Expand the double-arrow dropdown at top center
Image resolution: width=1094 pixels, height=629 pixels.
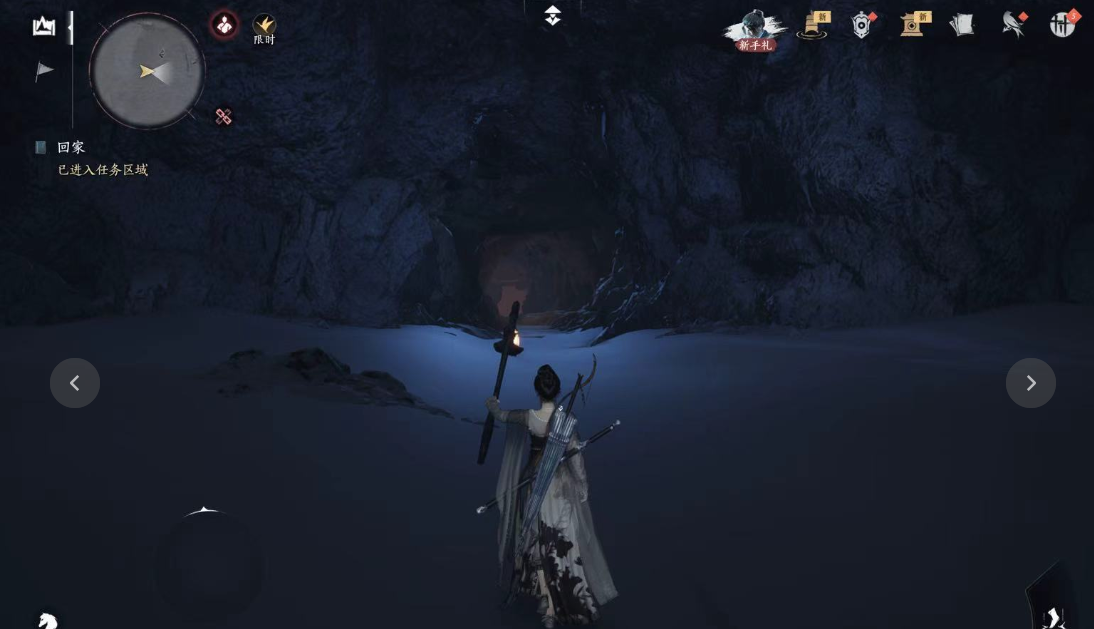point(552,16)
